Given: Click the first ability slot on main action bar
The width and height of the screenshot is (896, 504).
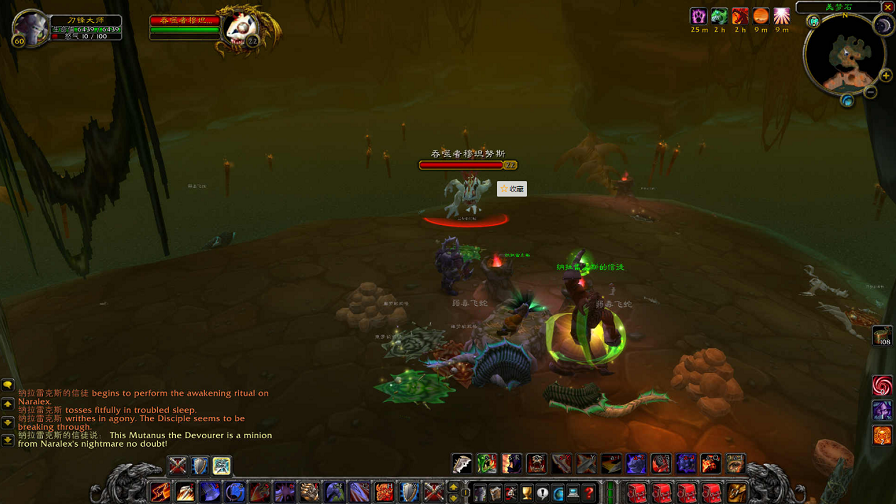Looking at the screenshot, I should tap(161, 492).
